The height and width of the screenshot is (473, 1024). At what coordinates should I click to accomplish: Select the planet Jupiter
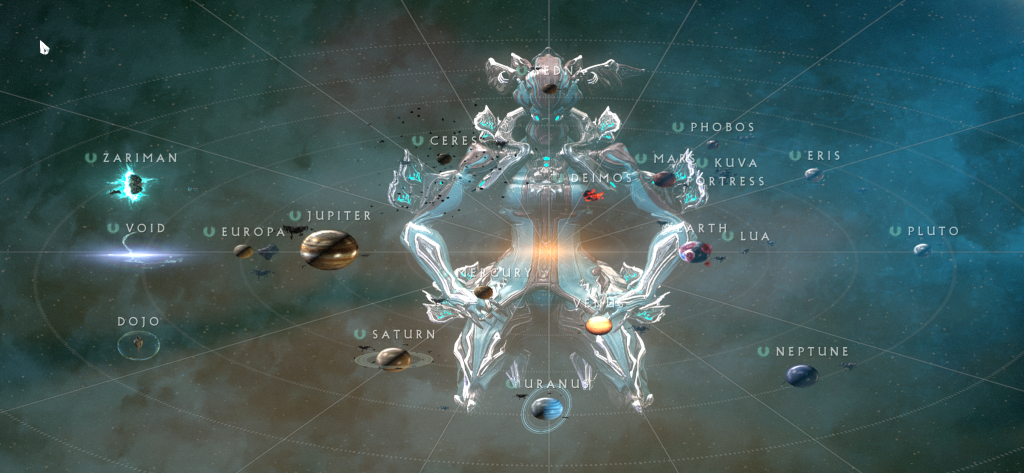click(x=329, y=249)
